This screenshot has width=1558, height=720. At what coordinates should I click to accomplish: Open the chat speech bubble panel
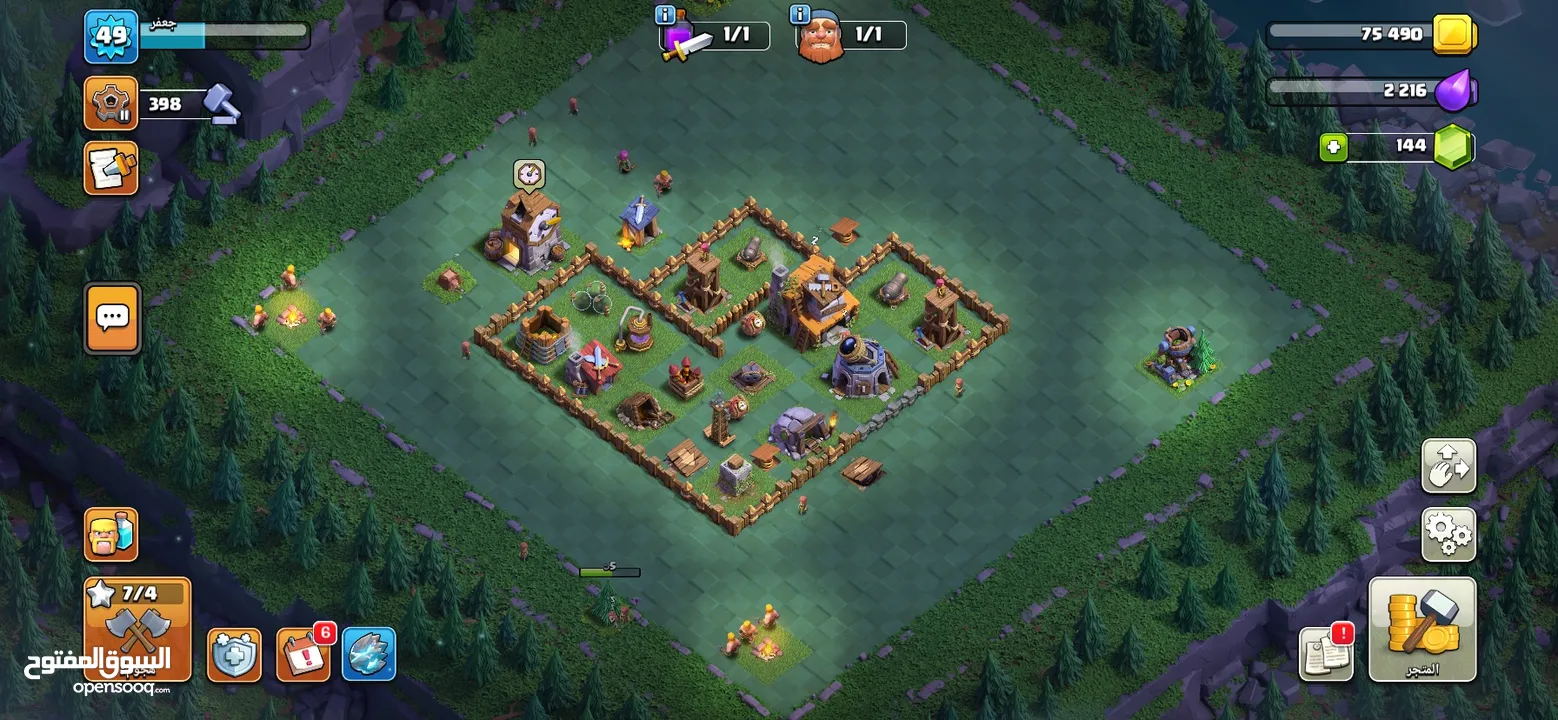[x=112, y=319]
